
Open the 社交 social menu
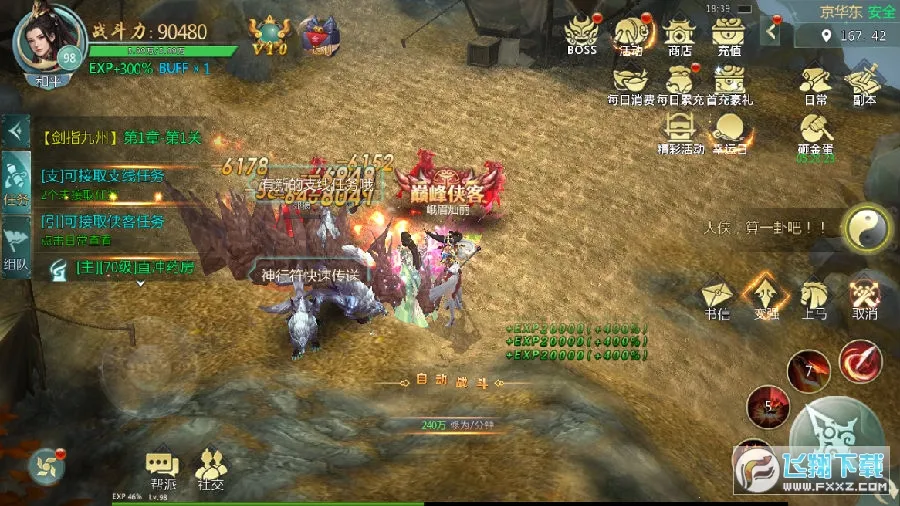[210, 467]
